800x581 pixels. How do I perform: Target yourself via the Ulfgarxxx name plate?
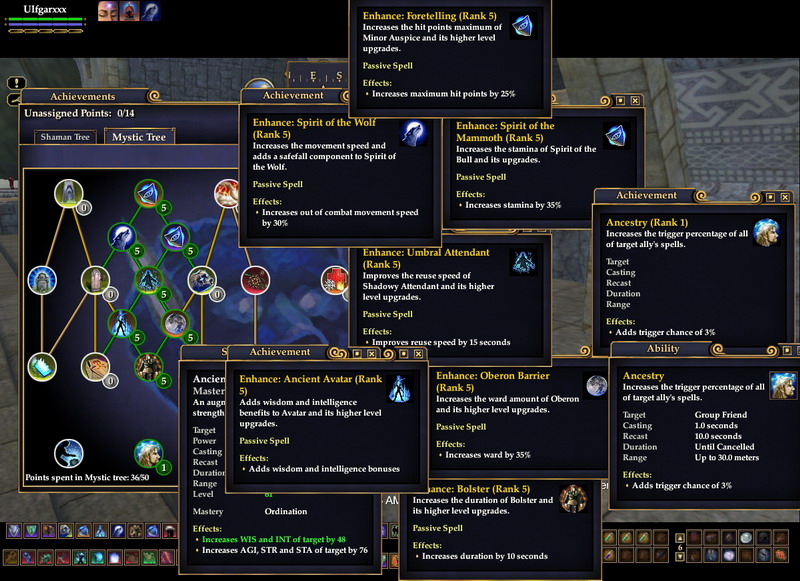pyautogui.click(x=43, y=7)
